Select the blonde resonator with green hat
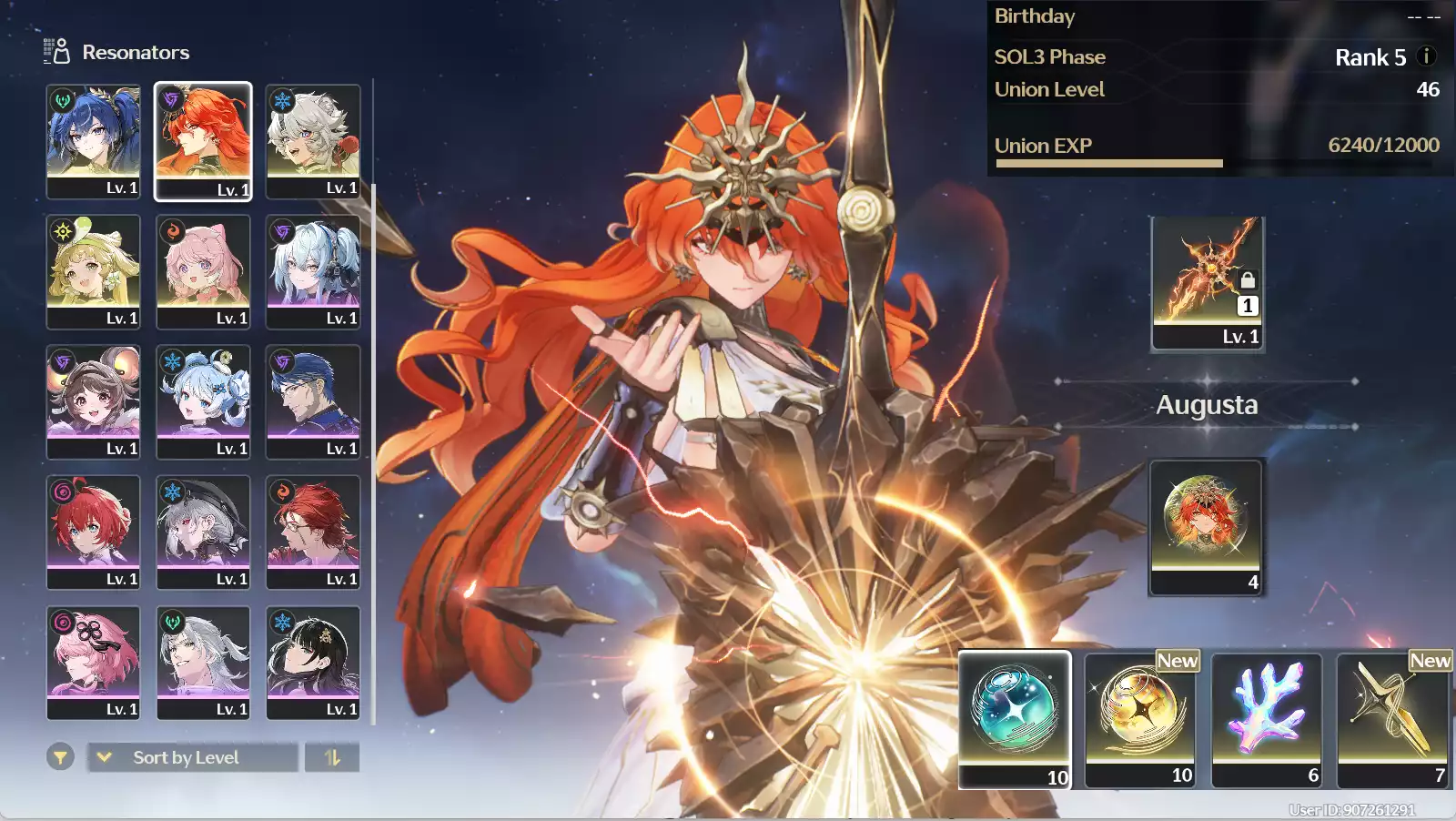The height and width of the screenshot is (821, 1456). pyautogui.click(x=94, y=271)
